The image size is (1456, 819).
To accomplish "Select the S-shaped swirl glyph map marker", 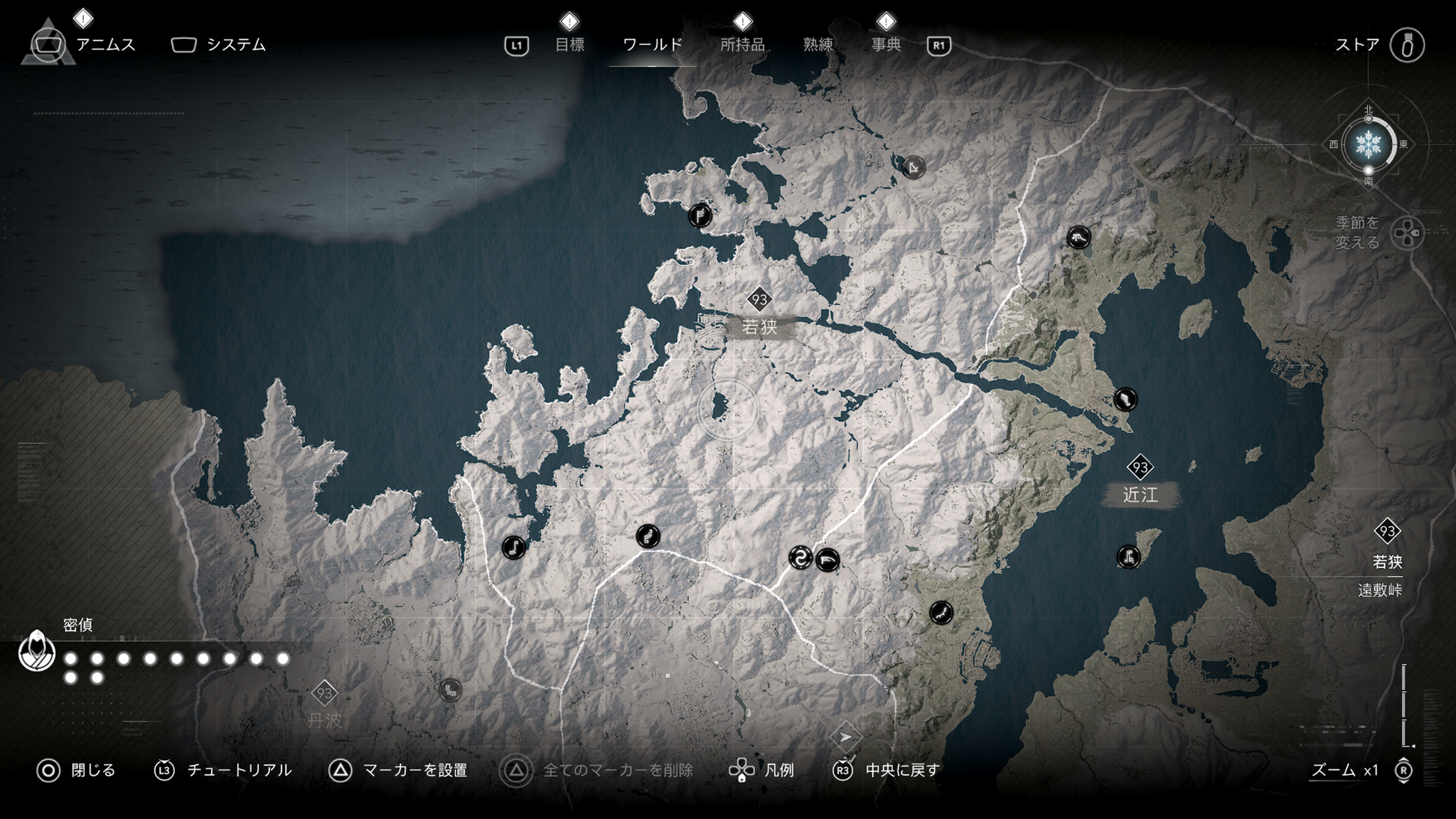I will coord(801,558).
